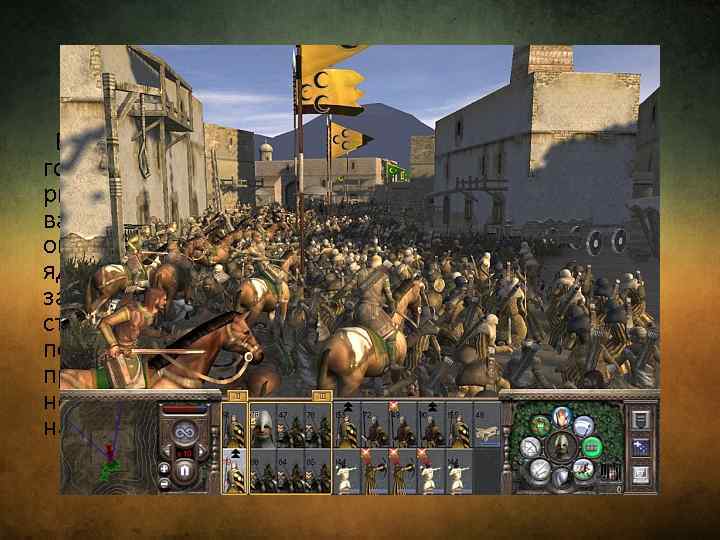Decrease battle speed with the left arrow
This screenshot has width=720, height=540.
(x=169, y=450)
